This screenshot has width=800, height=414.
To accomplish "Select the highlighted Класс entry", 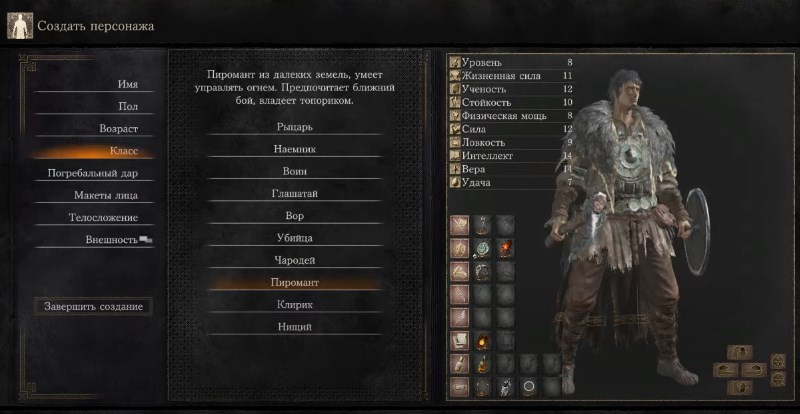I will pos(124,151).
